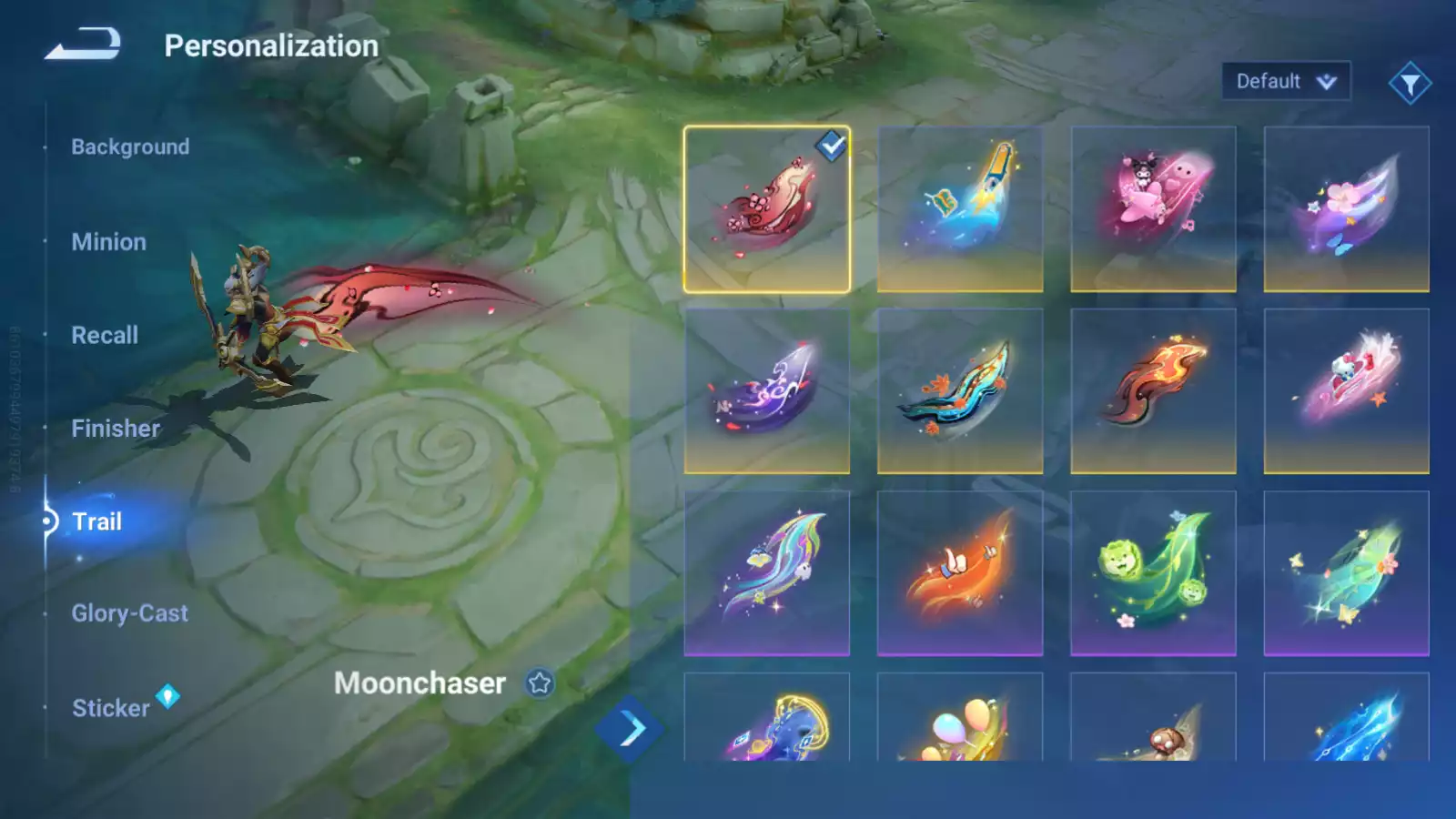Open the Minion category
1456x819 pixels.
pos(108,242)
